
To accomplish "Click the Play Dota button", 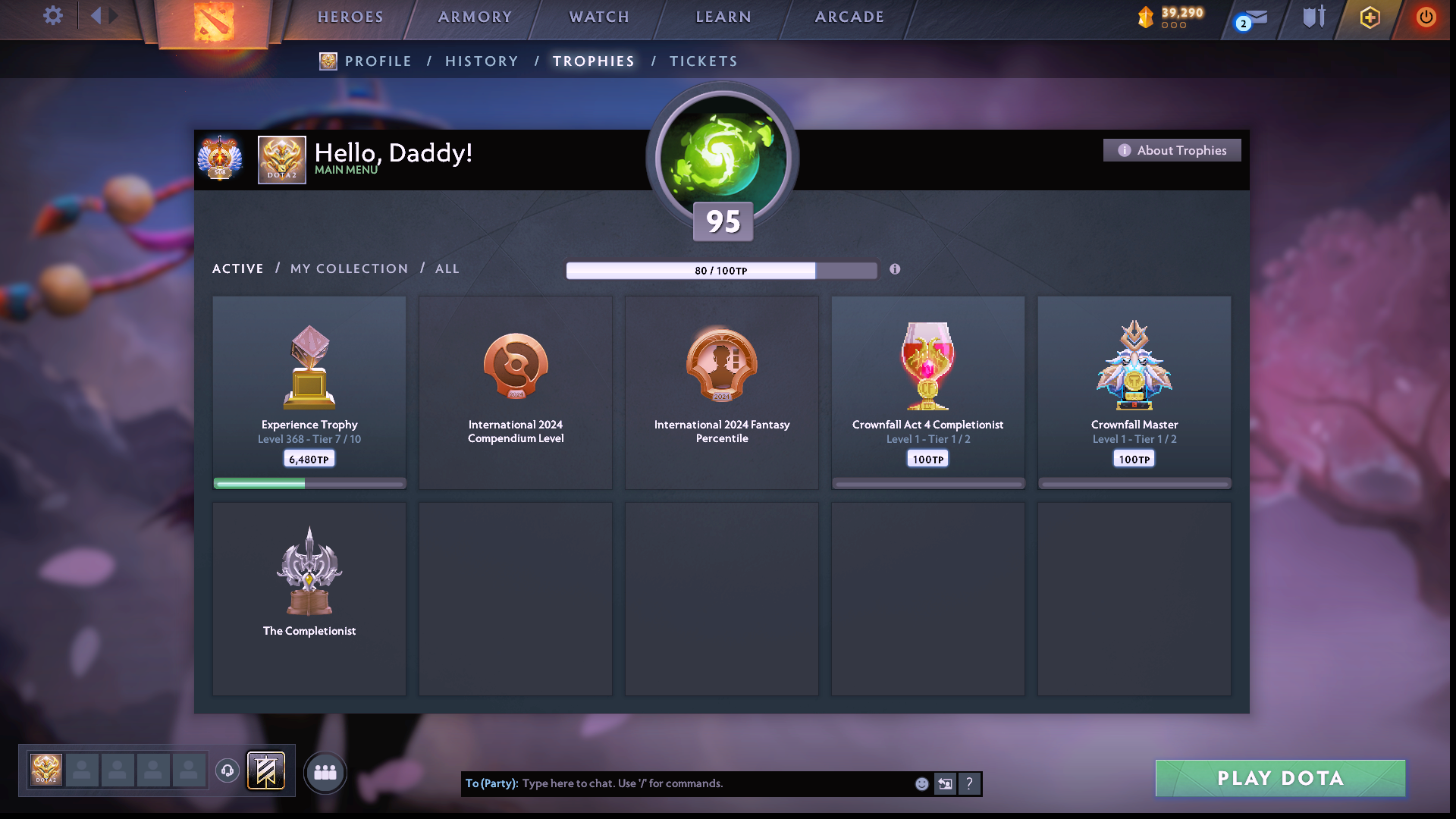I will [x=1280, y=778].
